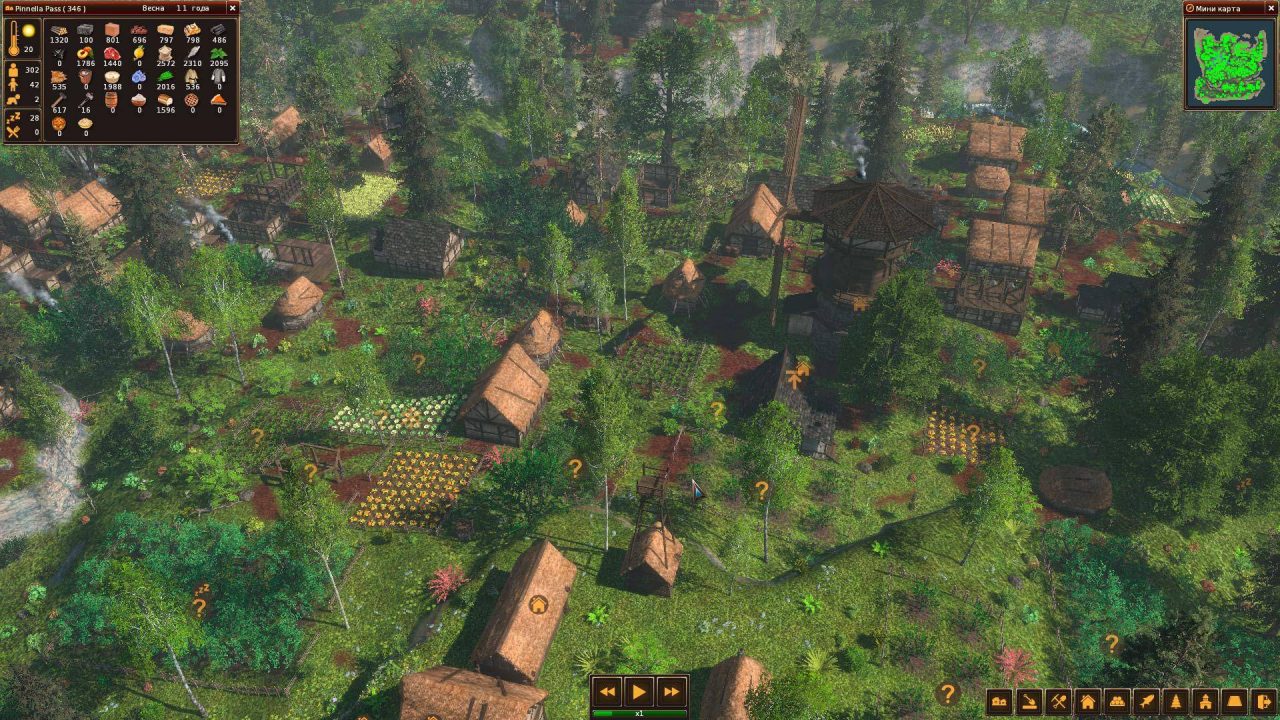Viewport: 1280px width, 720px height.
Task: Click a question mark marker on the map
Action: coord(574,469)
